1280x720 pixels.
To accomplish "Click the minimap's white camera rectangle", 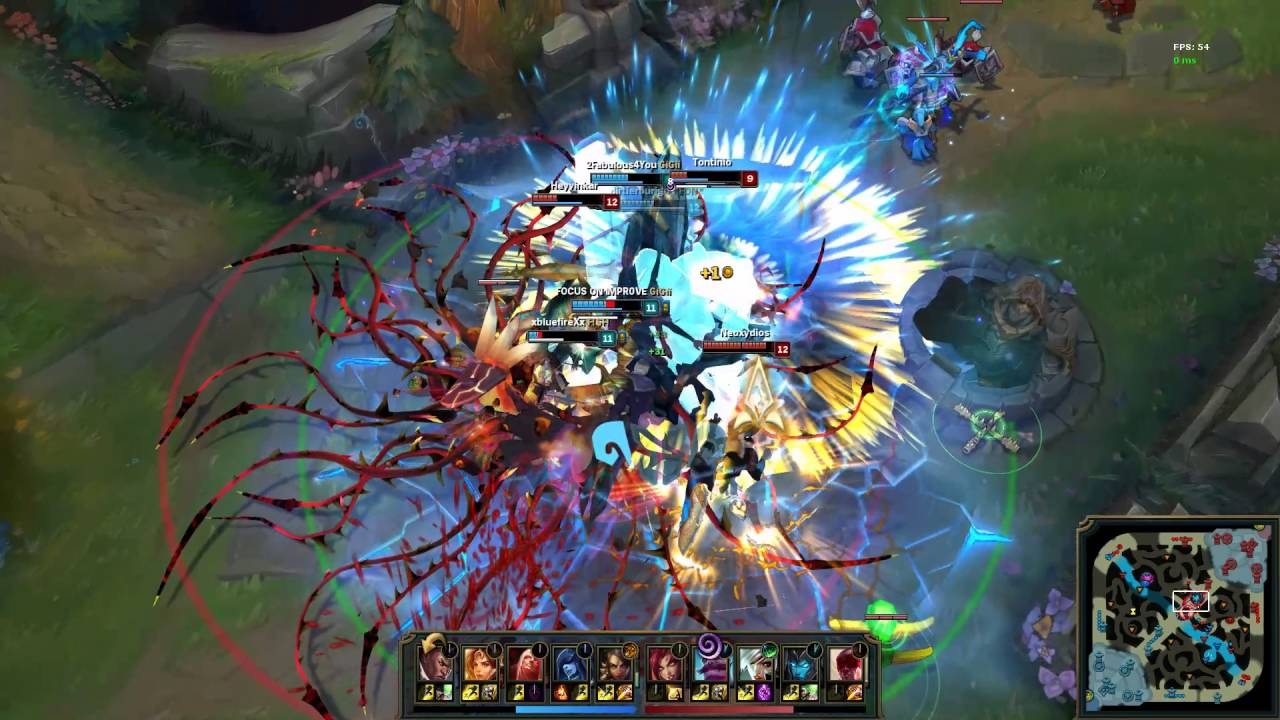I will click(x=1191, y=601).
